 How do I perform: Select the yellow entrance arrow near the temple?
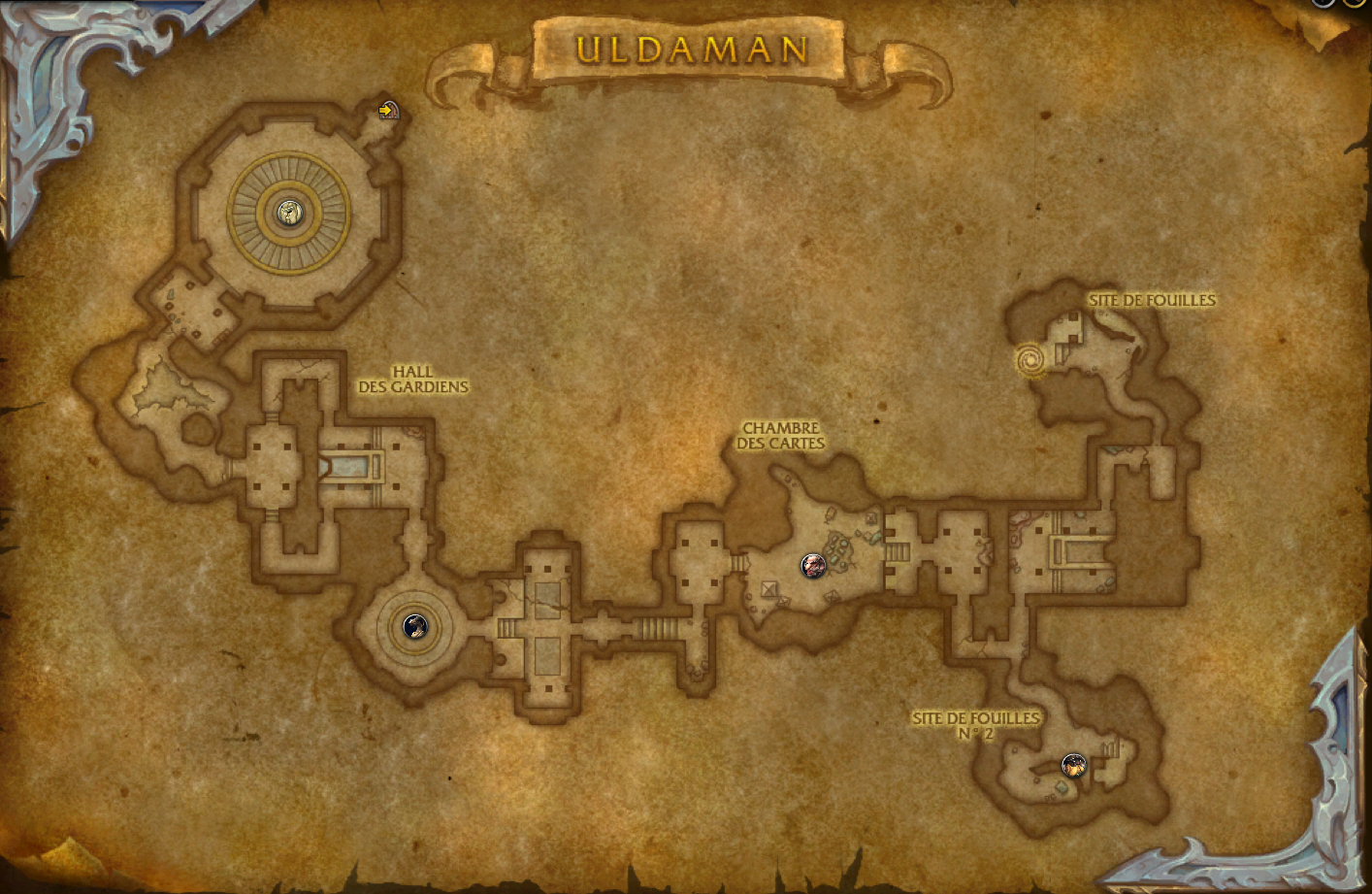point(385,112)
